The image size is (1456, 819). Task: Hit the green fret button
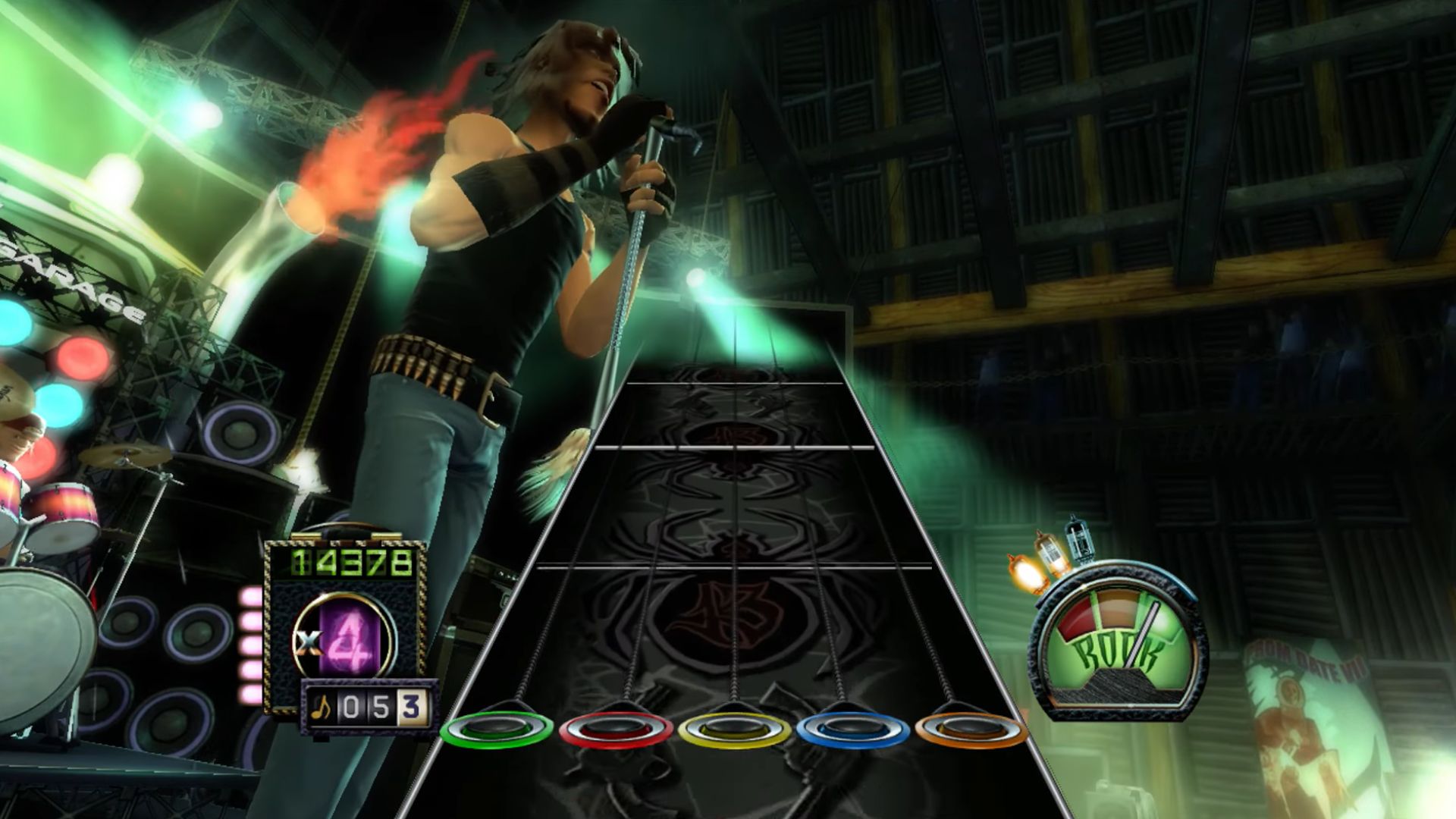point(497,730)
